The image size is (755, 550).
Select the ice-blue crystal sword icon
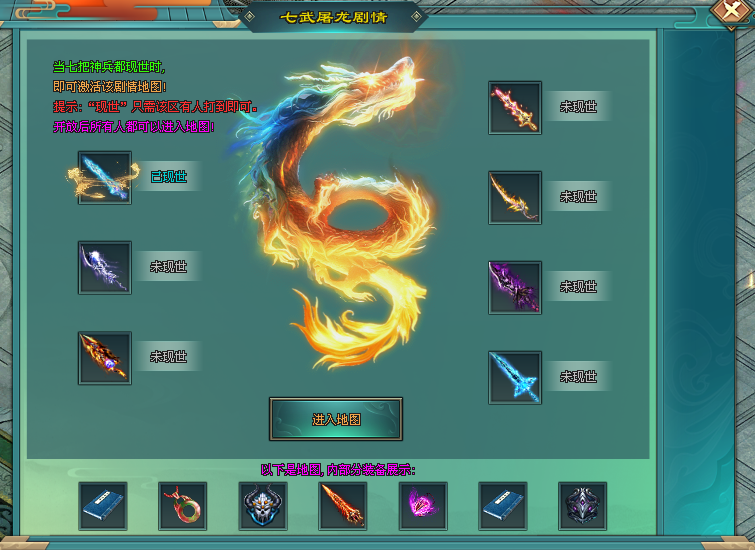point(515,377)
